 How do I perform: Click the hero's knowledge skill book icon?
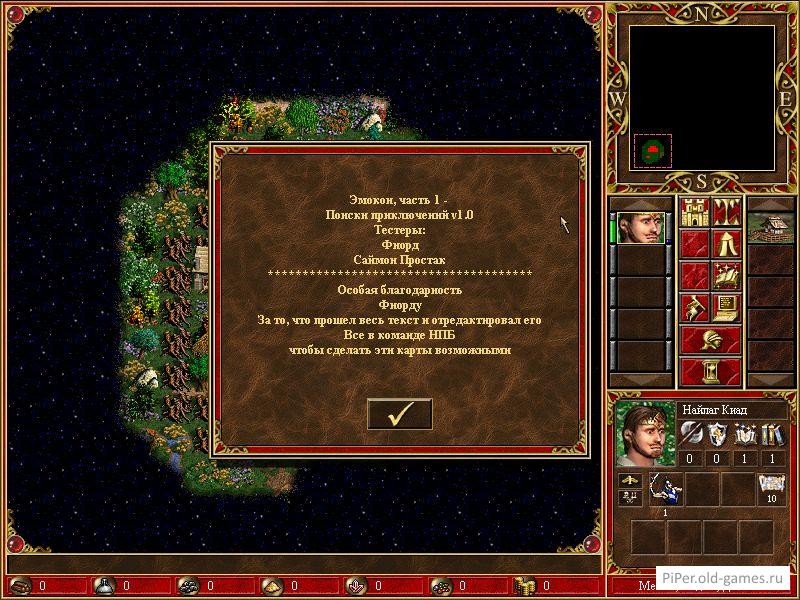(x=770, y=435)
